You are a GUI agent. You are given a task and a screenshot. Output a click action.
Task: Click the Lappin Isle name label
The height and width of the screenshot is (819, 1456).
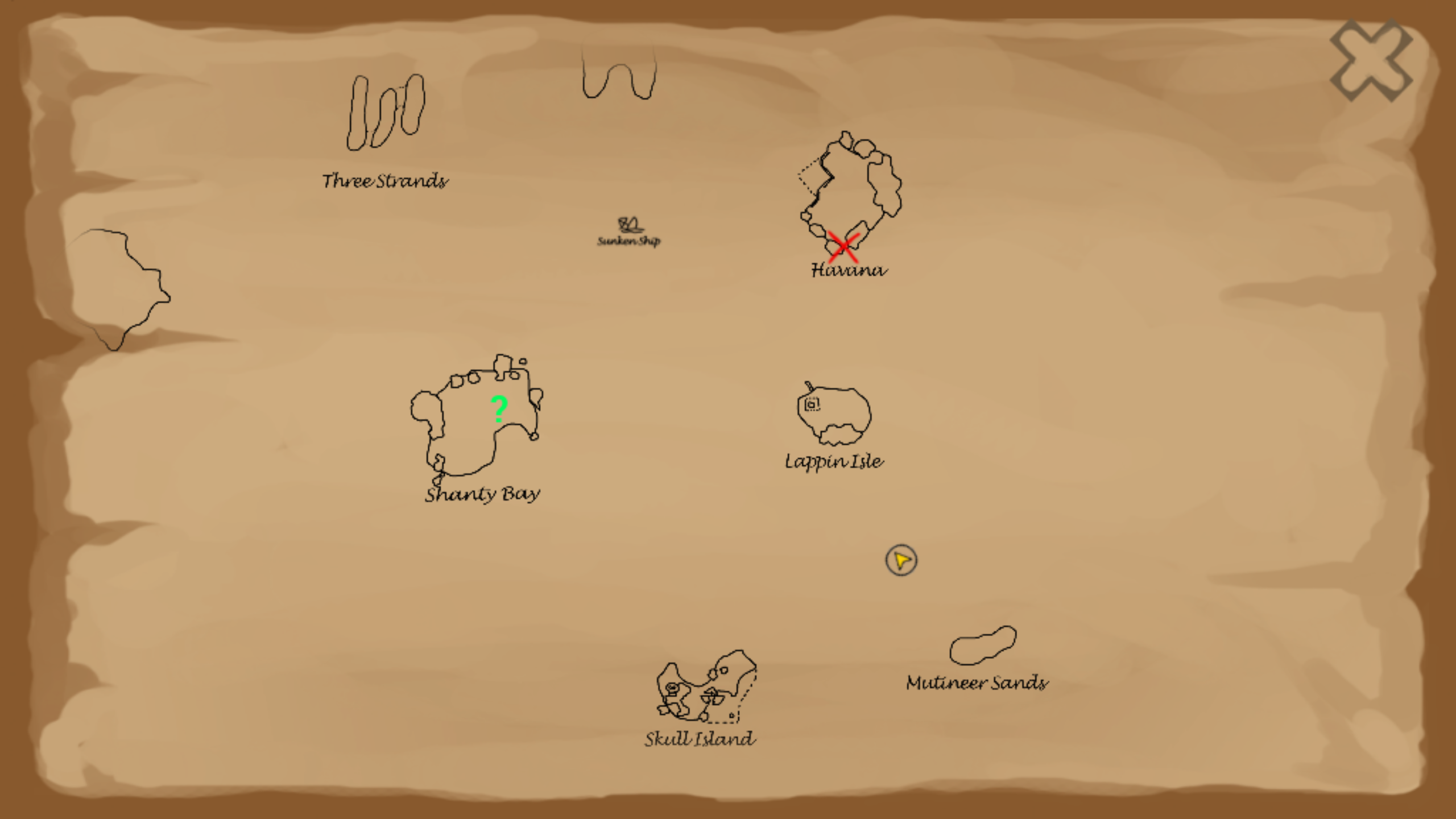click(x=834, y=462)
